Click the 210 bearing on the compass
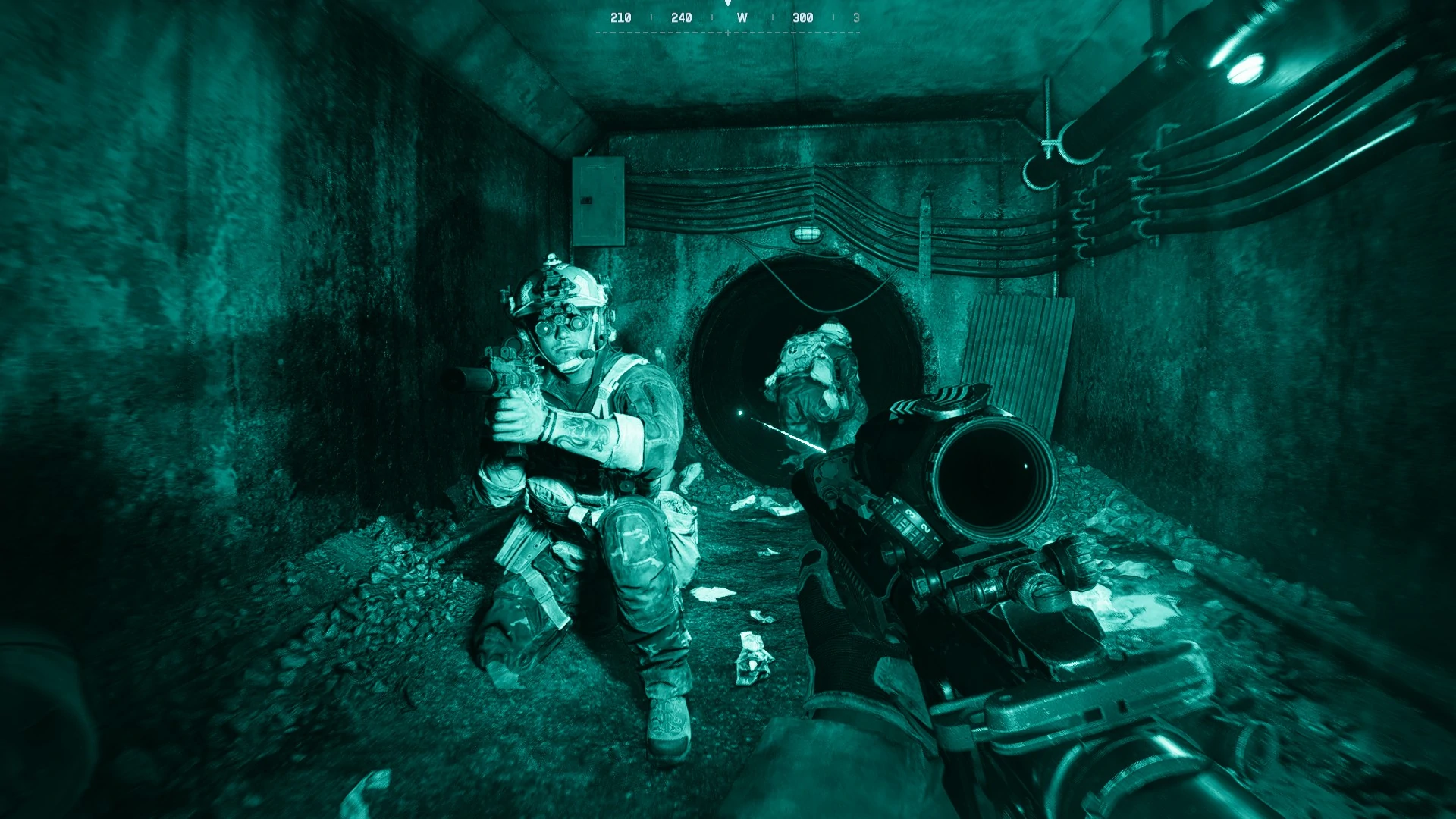1456x819 pixels. point(622,16)
